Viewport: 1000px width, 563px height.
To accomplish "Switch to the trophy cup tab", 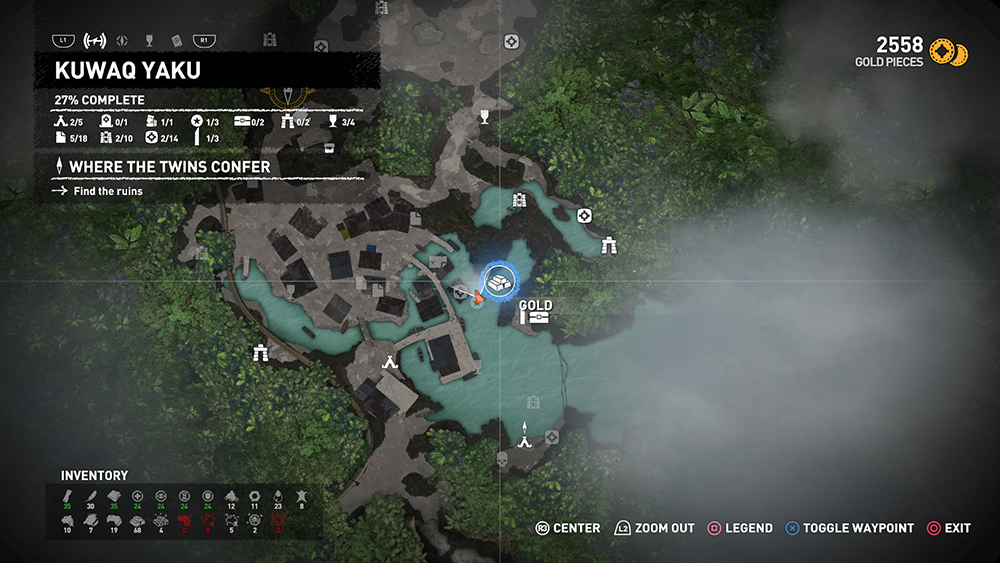I will 149,41.
